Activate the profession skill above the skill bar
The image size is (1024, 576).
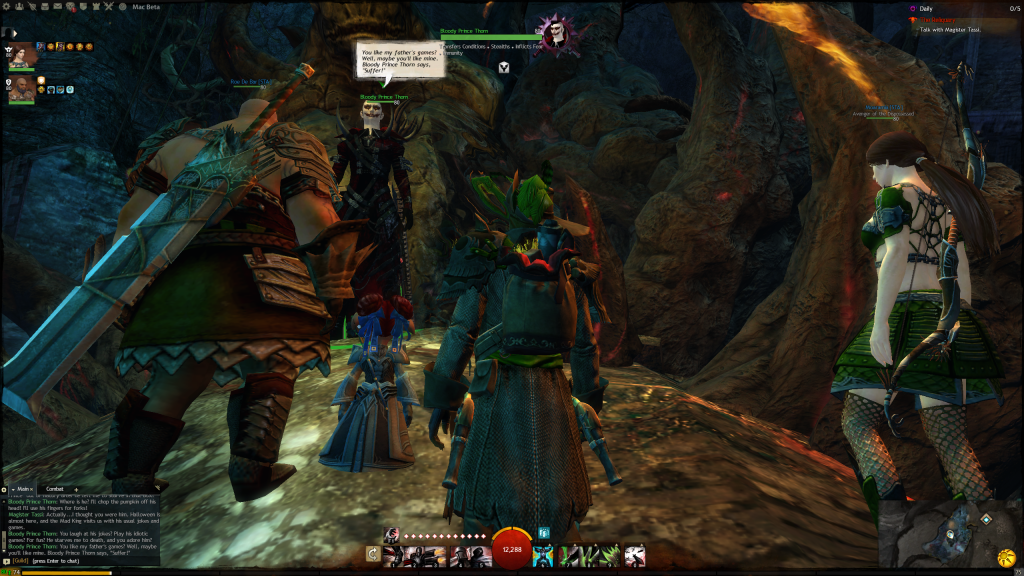[x=393, y=534]
